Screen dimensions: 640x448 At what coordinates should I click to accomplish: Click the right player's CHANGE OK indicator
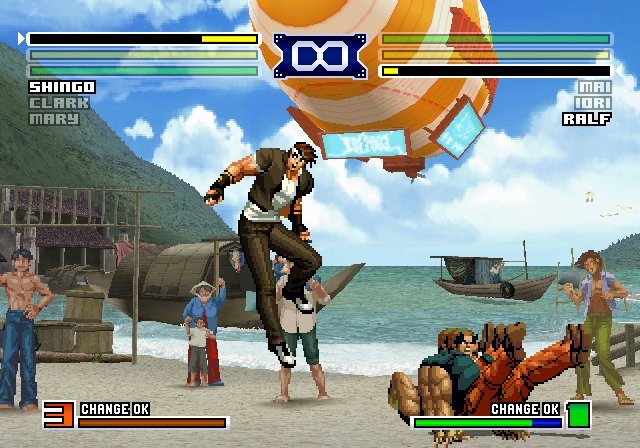(x=525, y=409)
